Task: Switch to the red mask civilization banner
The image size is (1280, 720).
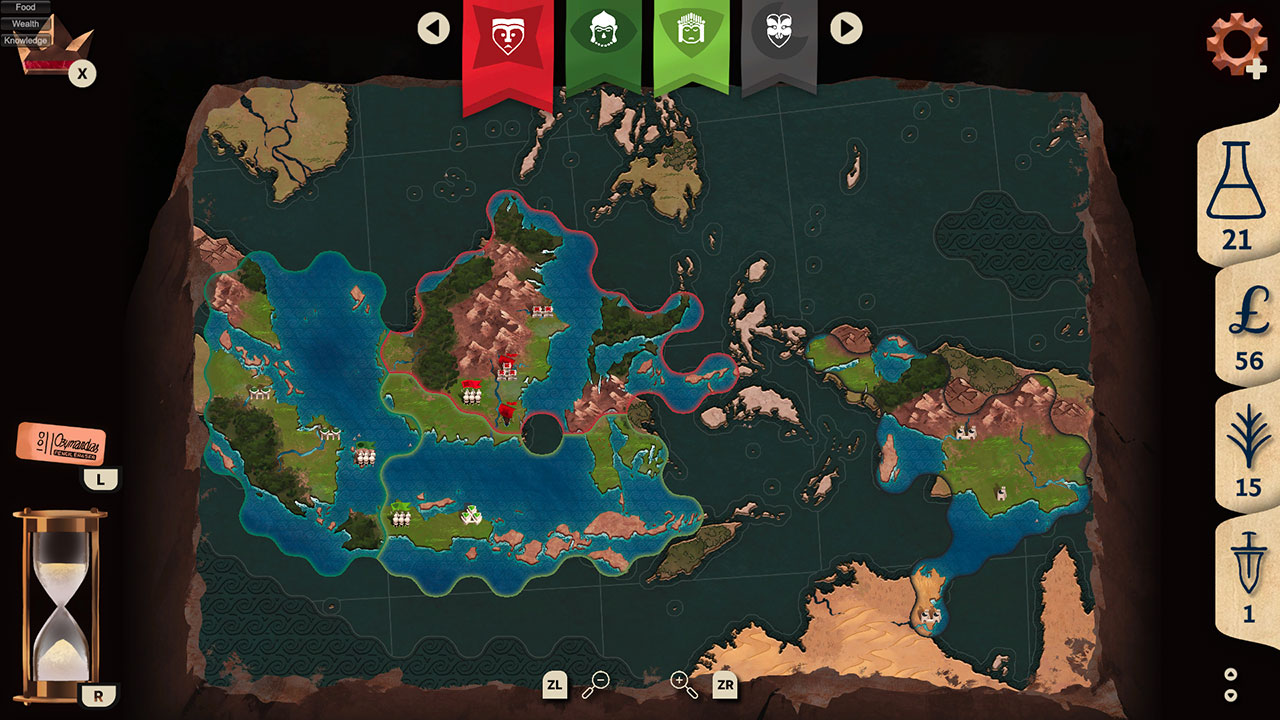Action: (504, 35)
